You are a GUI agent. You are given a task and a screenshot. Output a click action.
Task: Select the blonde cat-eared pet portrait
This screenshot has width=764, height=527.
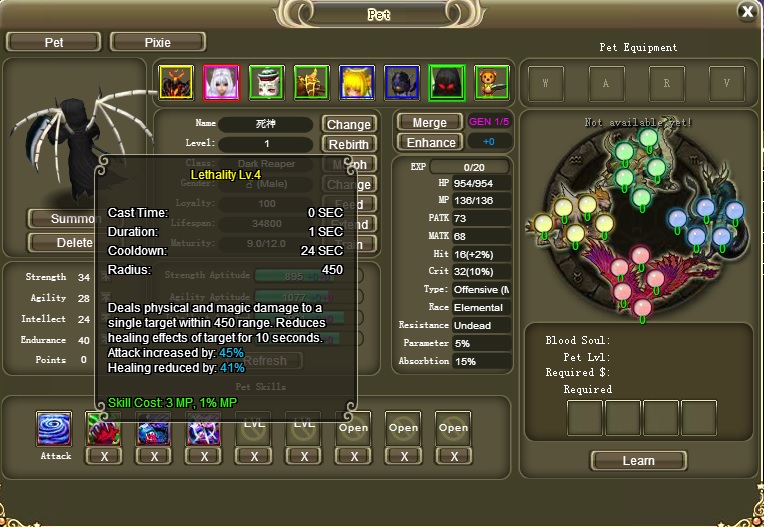[x=356, y=83]
